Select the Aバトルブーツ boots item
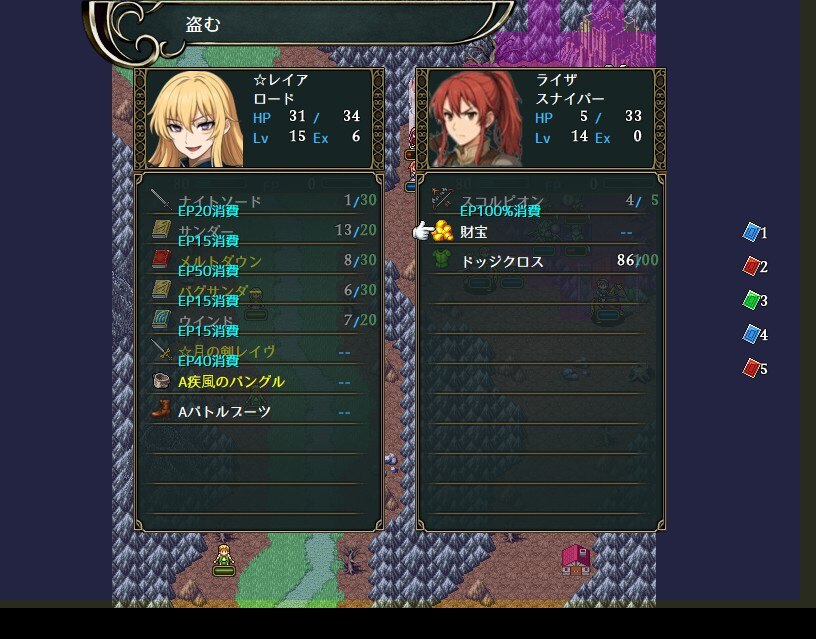The height and width of the screenshot is (639, 816). (x=224, y=411)
